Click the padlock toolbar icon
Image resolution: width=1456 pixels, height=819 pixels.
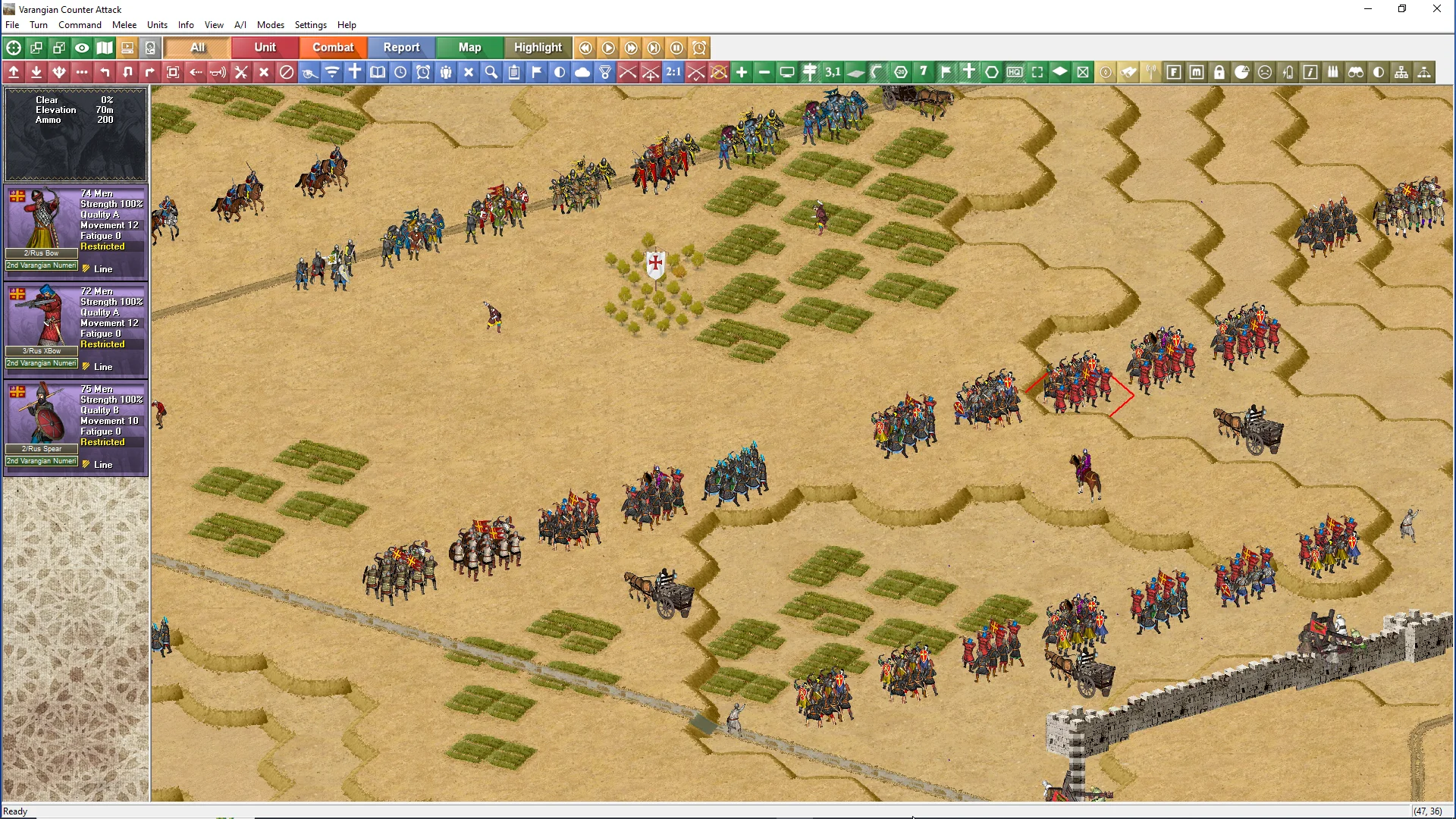(1219, 72)
